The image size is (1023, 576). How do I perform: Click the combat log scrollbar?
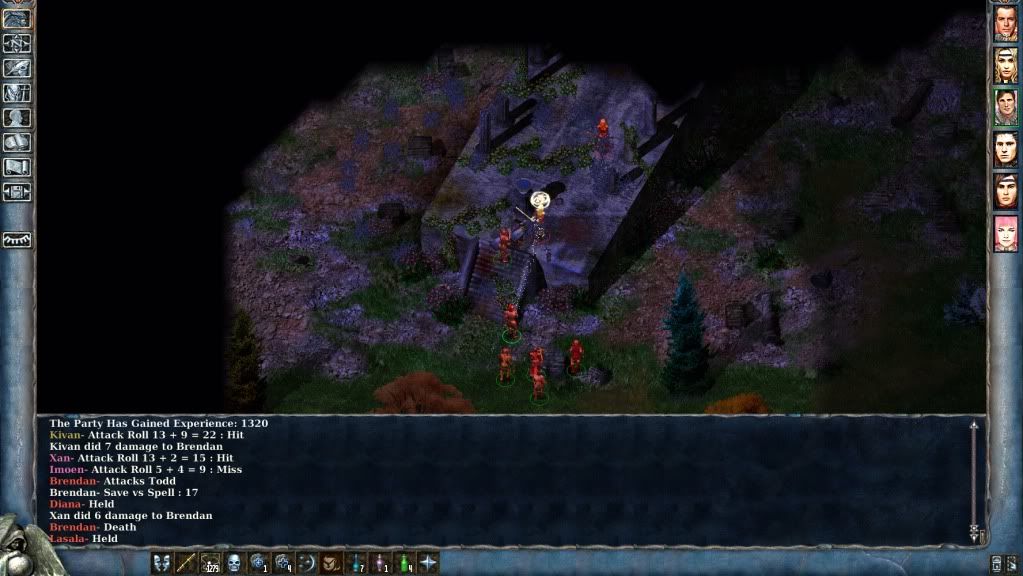[x=973, y=480]
